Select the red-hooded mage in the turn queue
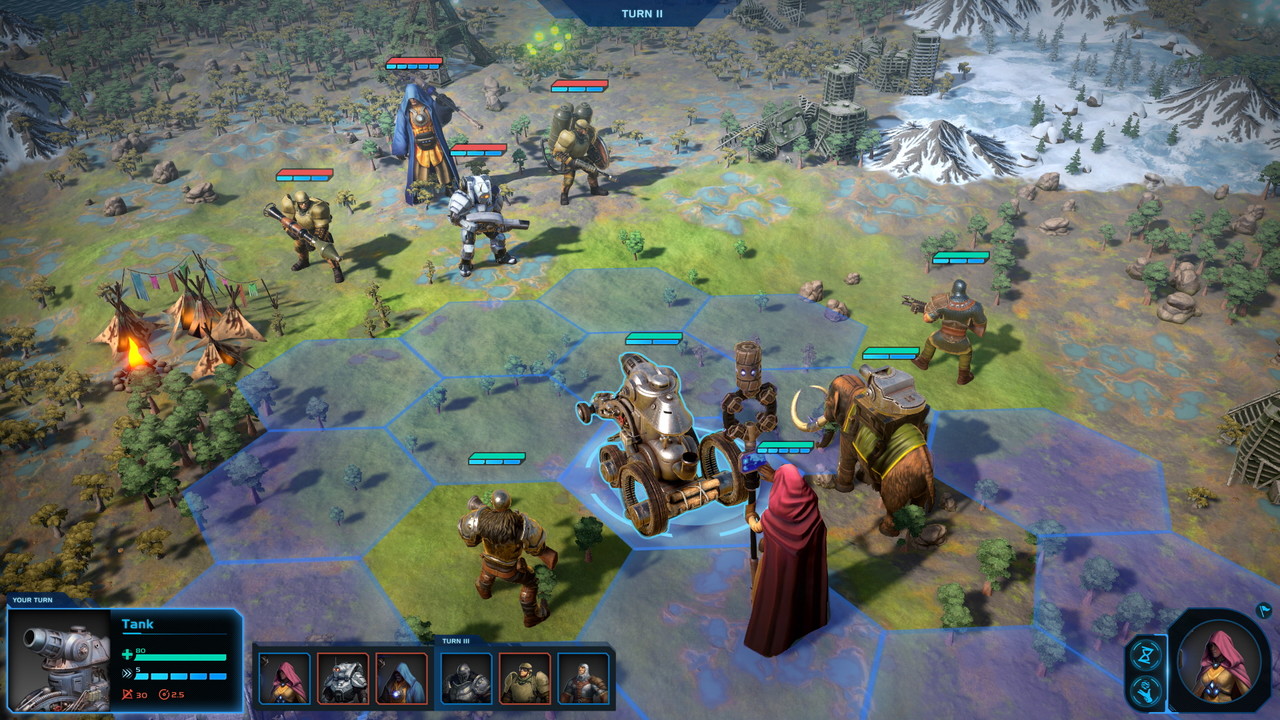Screen dimensions: 1280x720 pyautogui.click(x=284, y=678)
